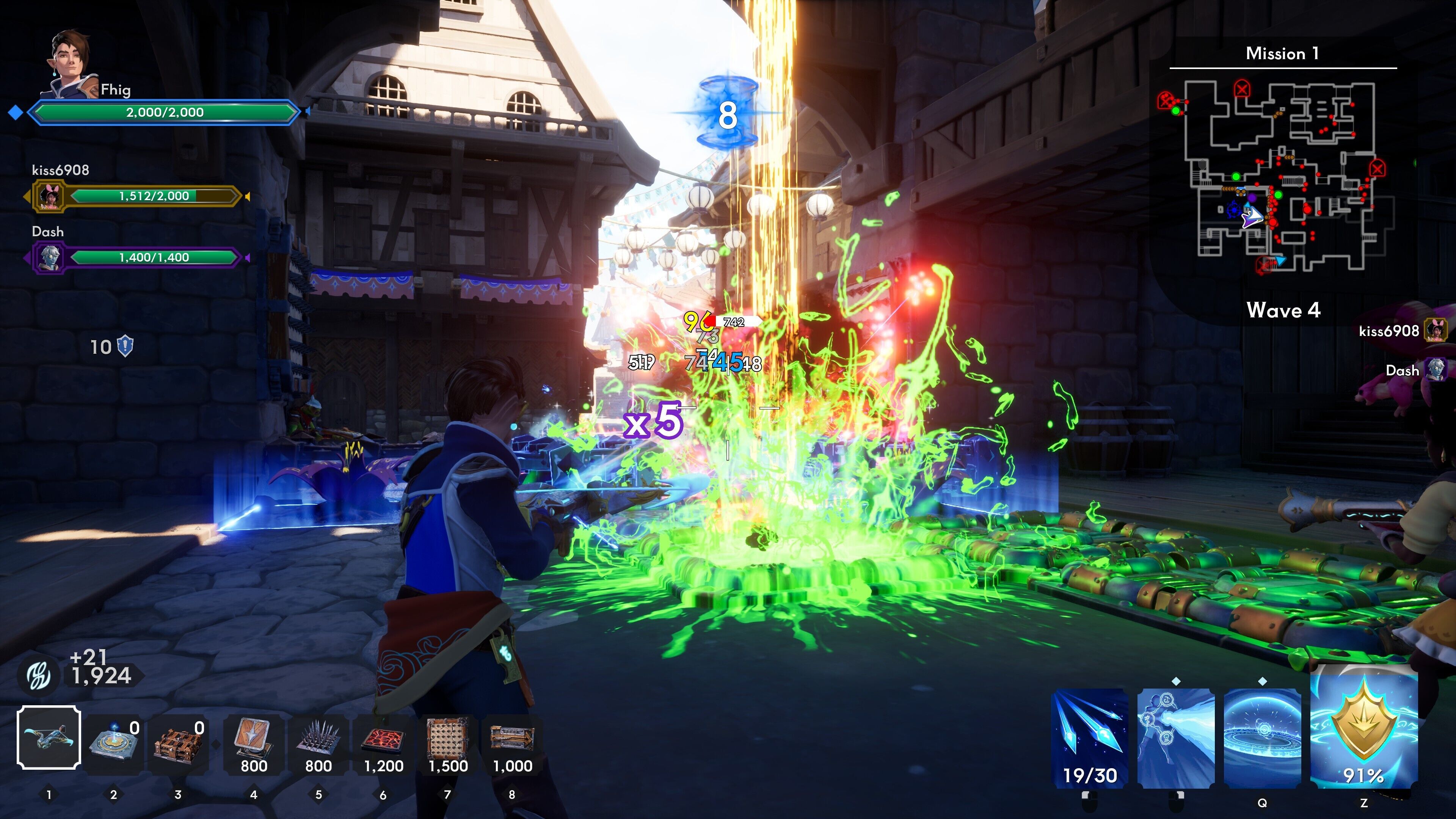Click the Mission 1 minimap
This screenshot has width=1456, height=819.
click(x=1283, y=175)
